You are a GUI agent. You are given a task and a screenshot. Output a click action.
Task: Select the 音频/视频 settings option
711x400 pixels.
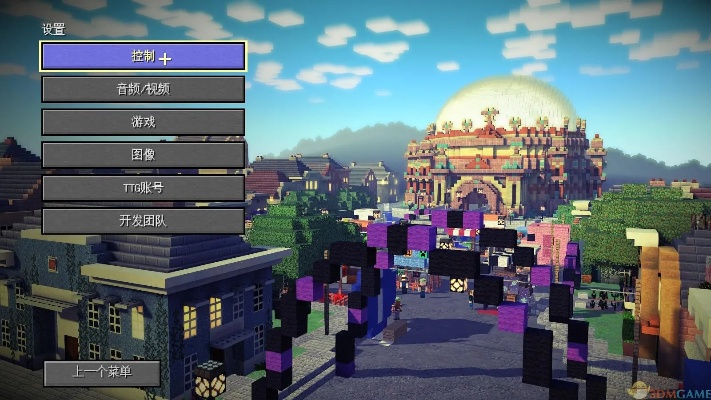point(143,89)
